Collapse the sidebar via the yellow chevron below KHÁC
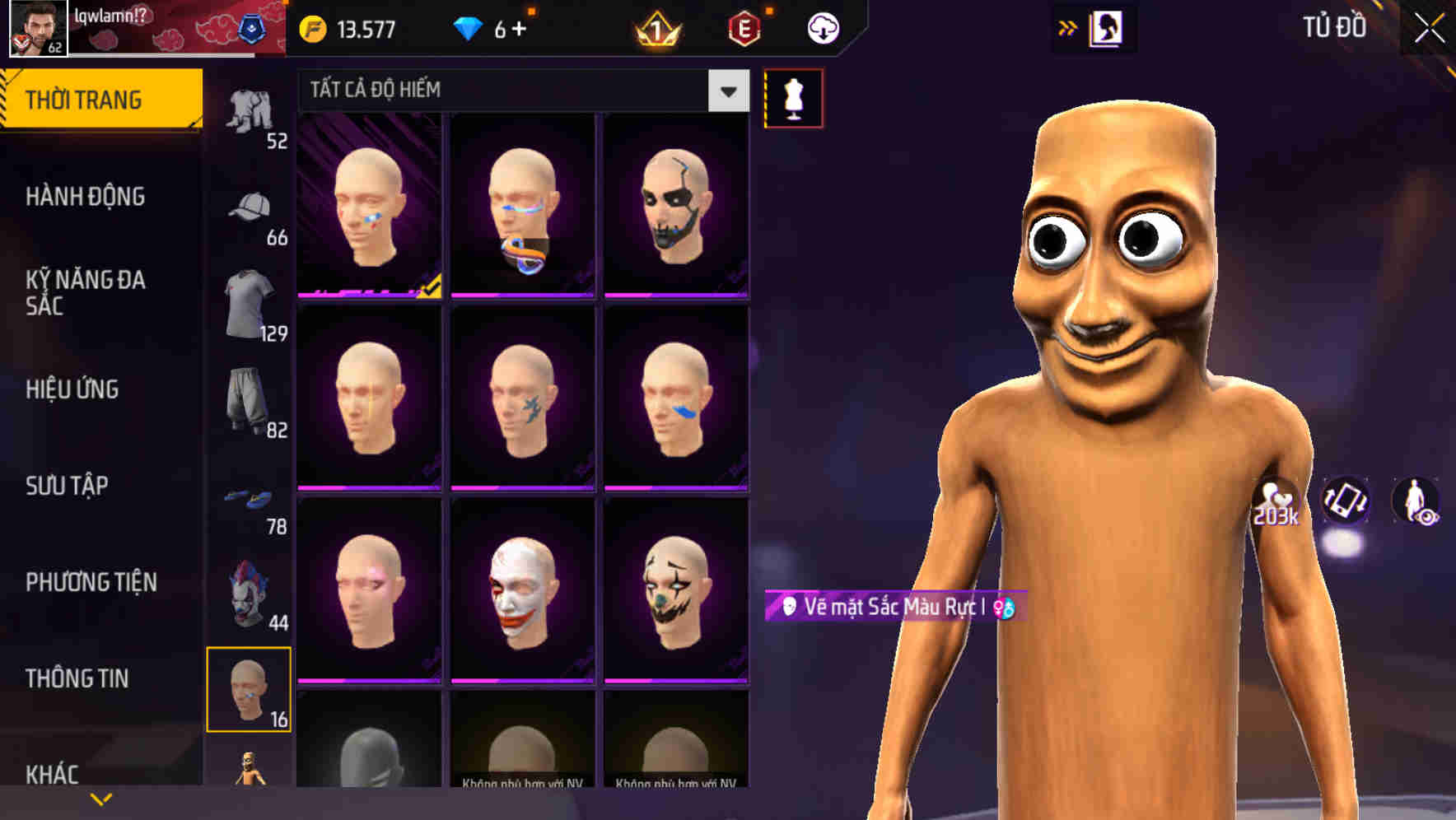Screen dimensions: 1456x820 [x=100, y=799]
